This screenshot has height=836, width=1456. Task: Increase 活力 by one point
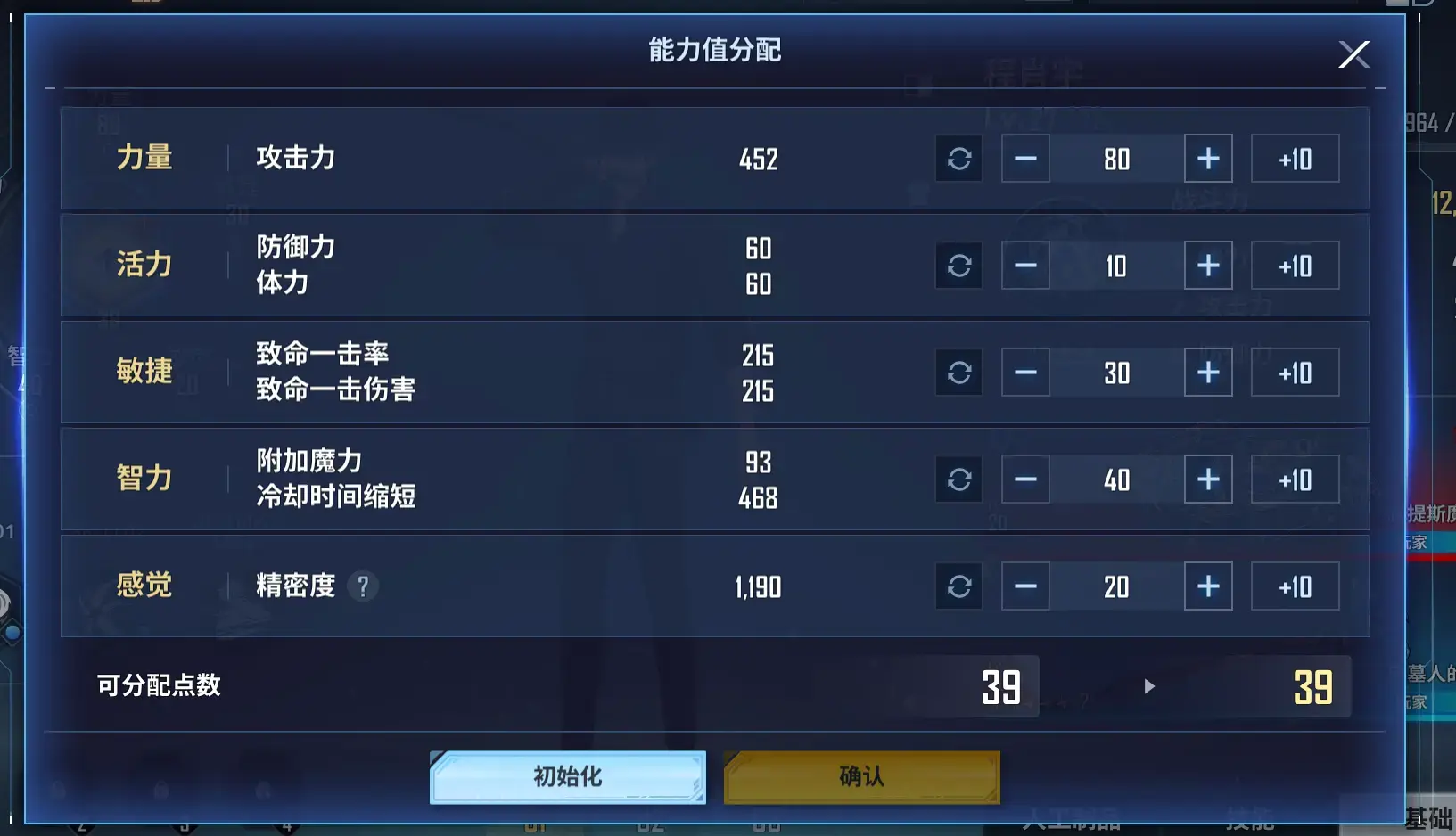point(1209,265)
